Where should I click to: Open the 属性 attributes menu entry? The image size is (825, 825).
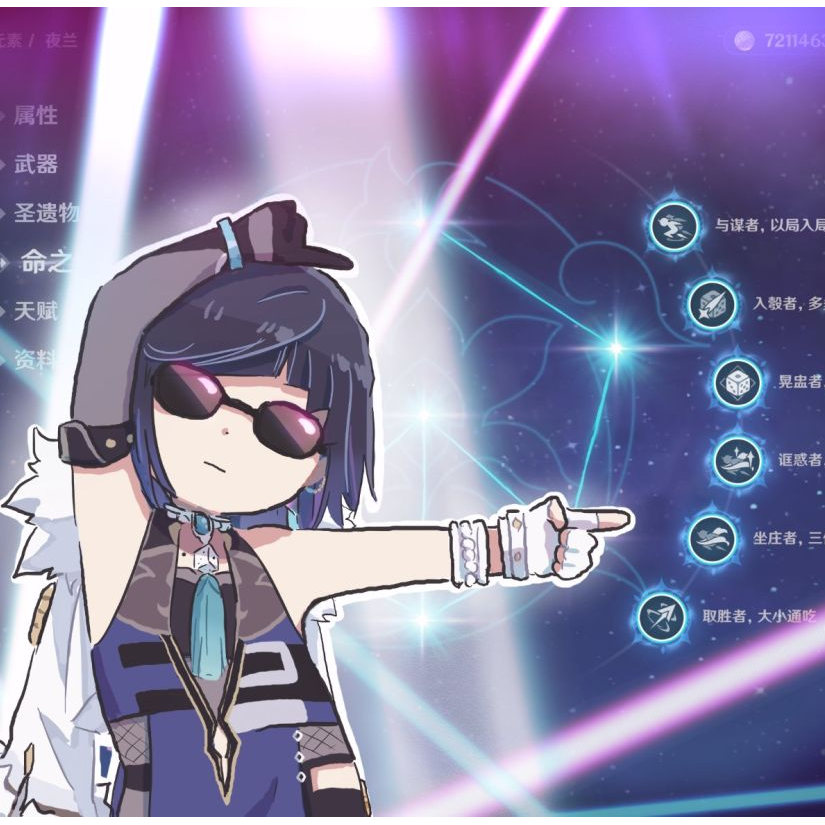(x=36, y=116)
